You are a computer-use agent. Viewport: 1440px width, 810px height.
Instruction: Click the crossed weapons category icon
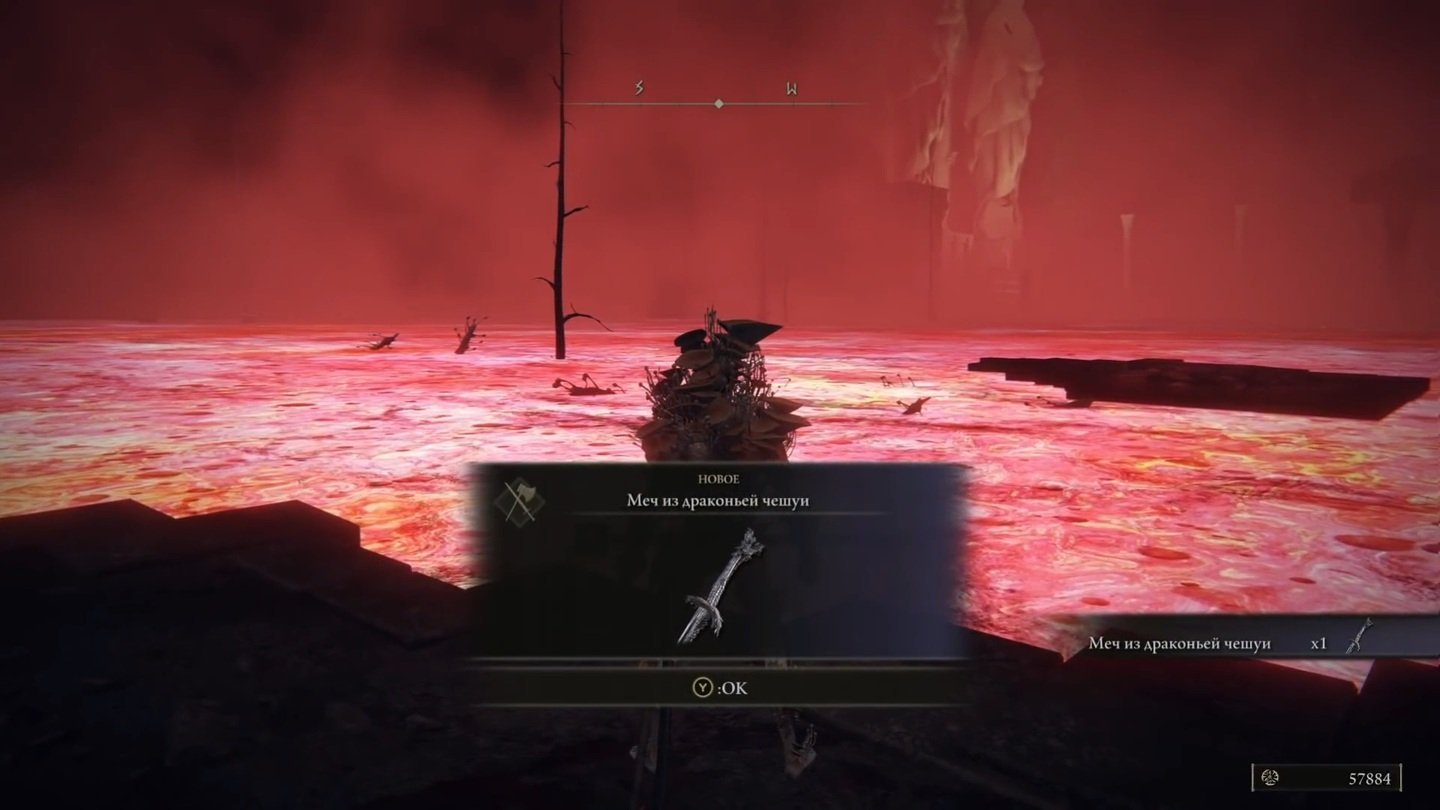(519, 501)
